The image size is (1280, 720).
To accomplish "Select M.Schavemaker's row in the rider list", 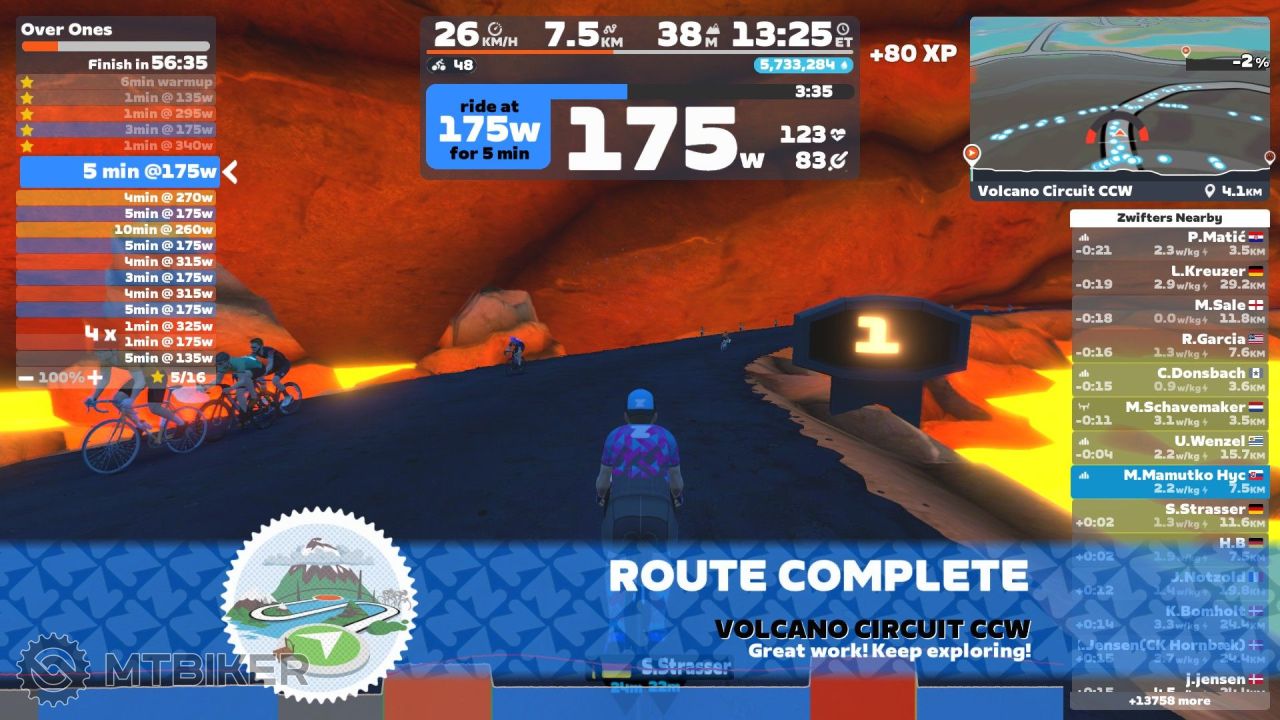I will 1169,414.
